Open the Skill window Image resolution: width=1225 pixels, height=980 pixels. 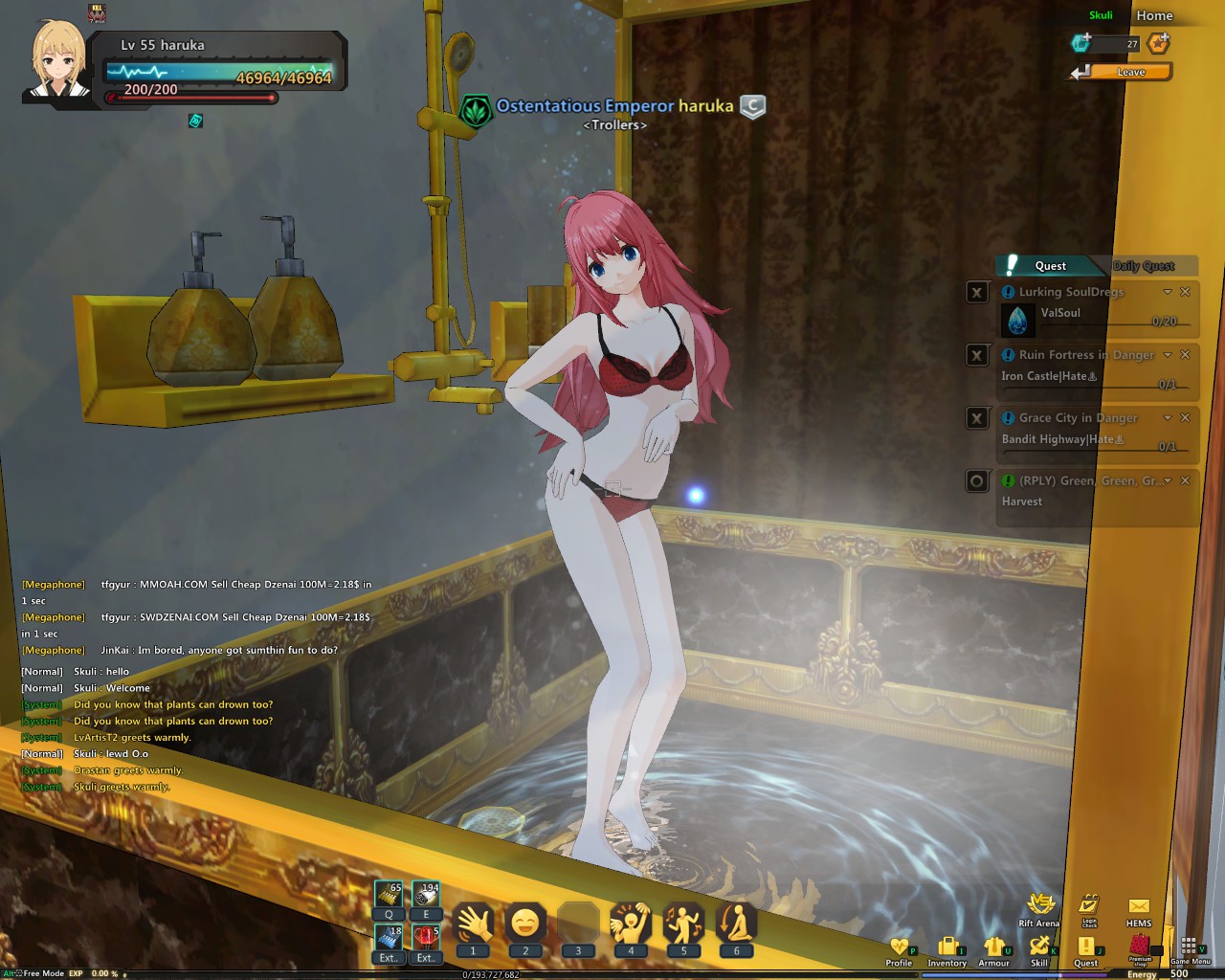(1039, 947)
